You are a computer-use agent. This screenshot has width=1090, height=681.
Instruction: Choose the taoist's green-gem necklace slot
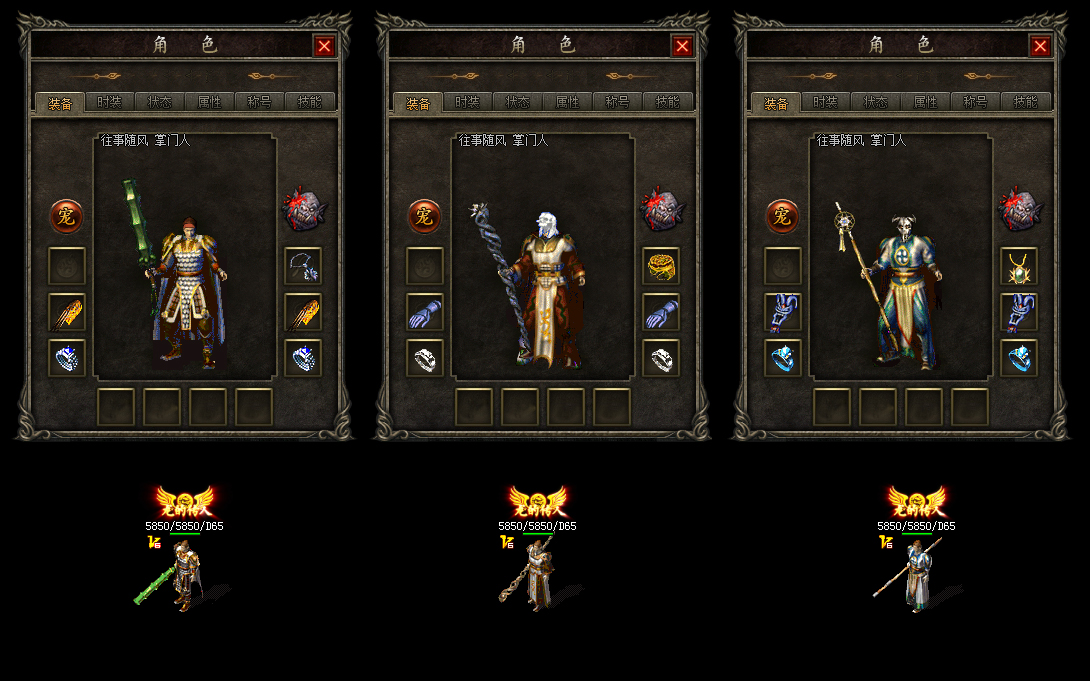(1019, 266)
